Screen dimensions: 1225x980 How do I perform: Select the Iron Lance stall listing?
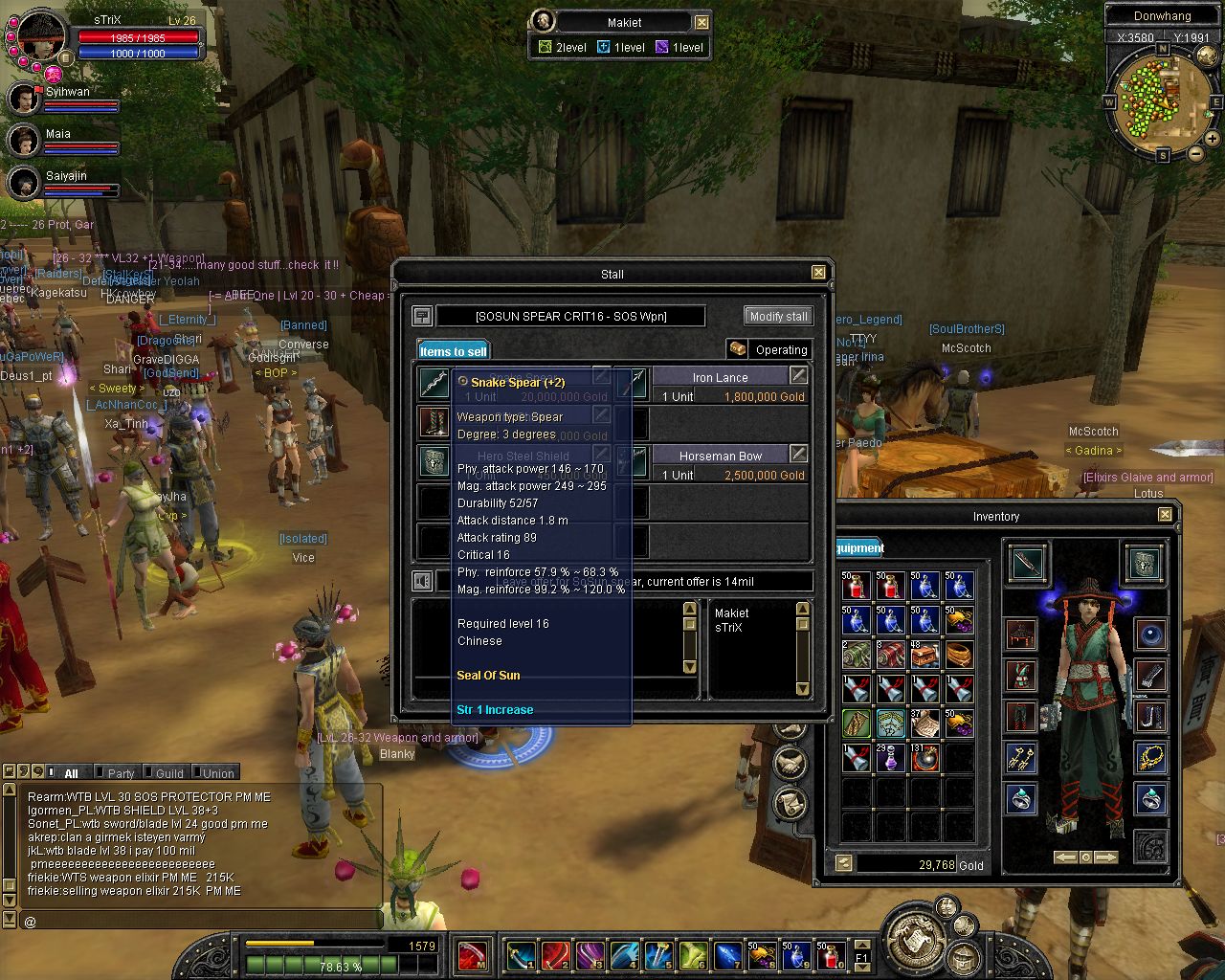pos(720,387)
